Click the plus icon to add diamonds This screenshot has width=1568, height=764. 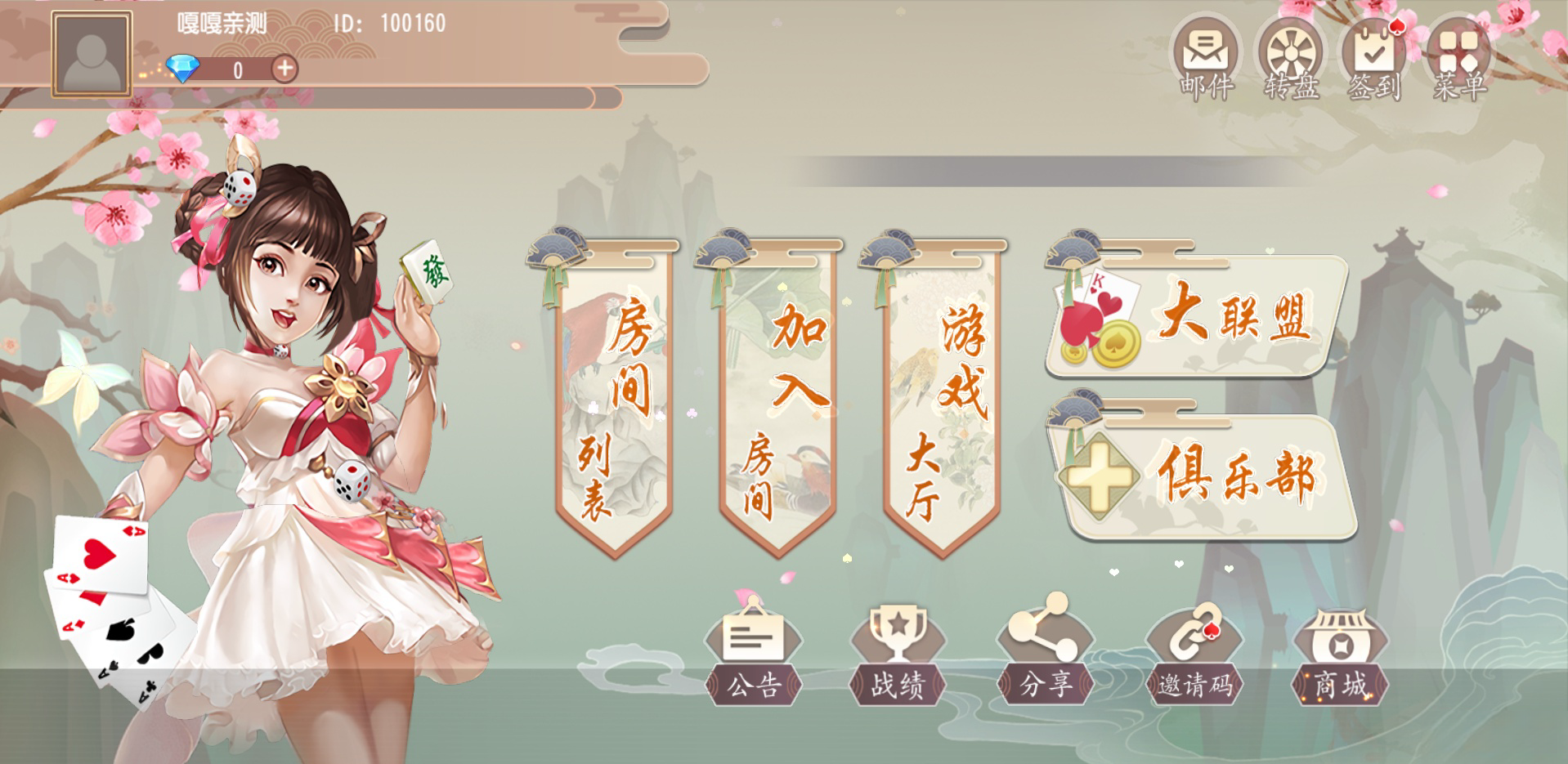(x=284, y=70)
